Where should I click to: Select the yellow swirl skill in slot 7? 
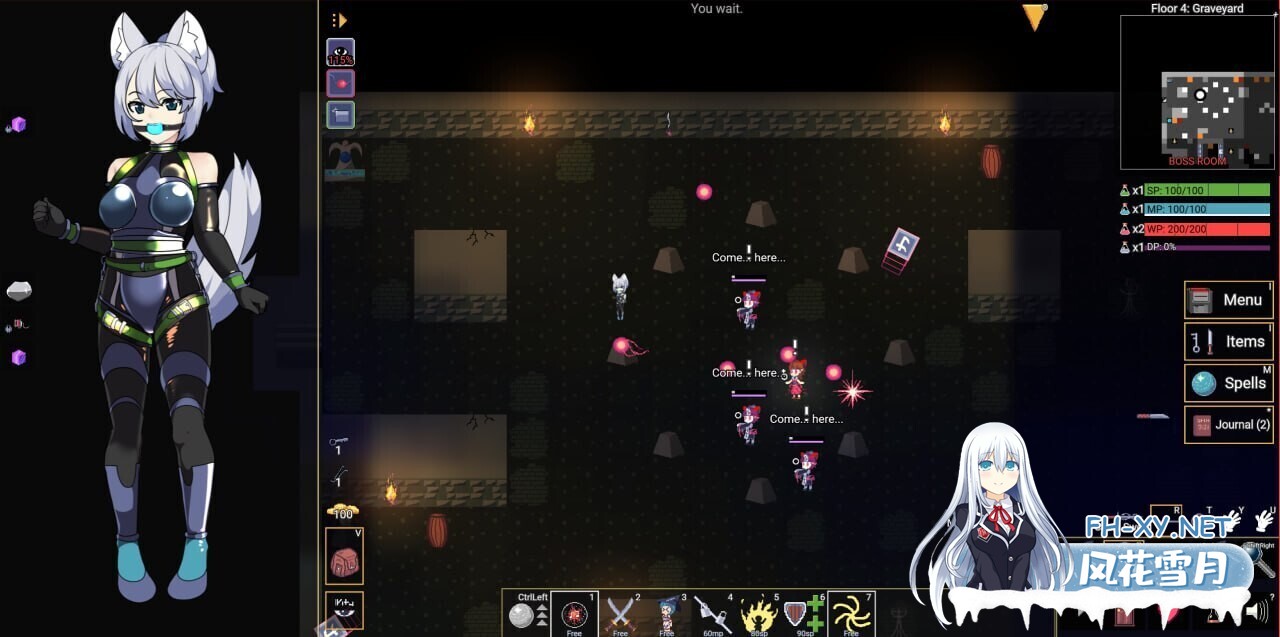[x=851, y=613]
